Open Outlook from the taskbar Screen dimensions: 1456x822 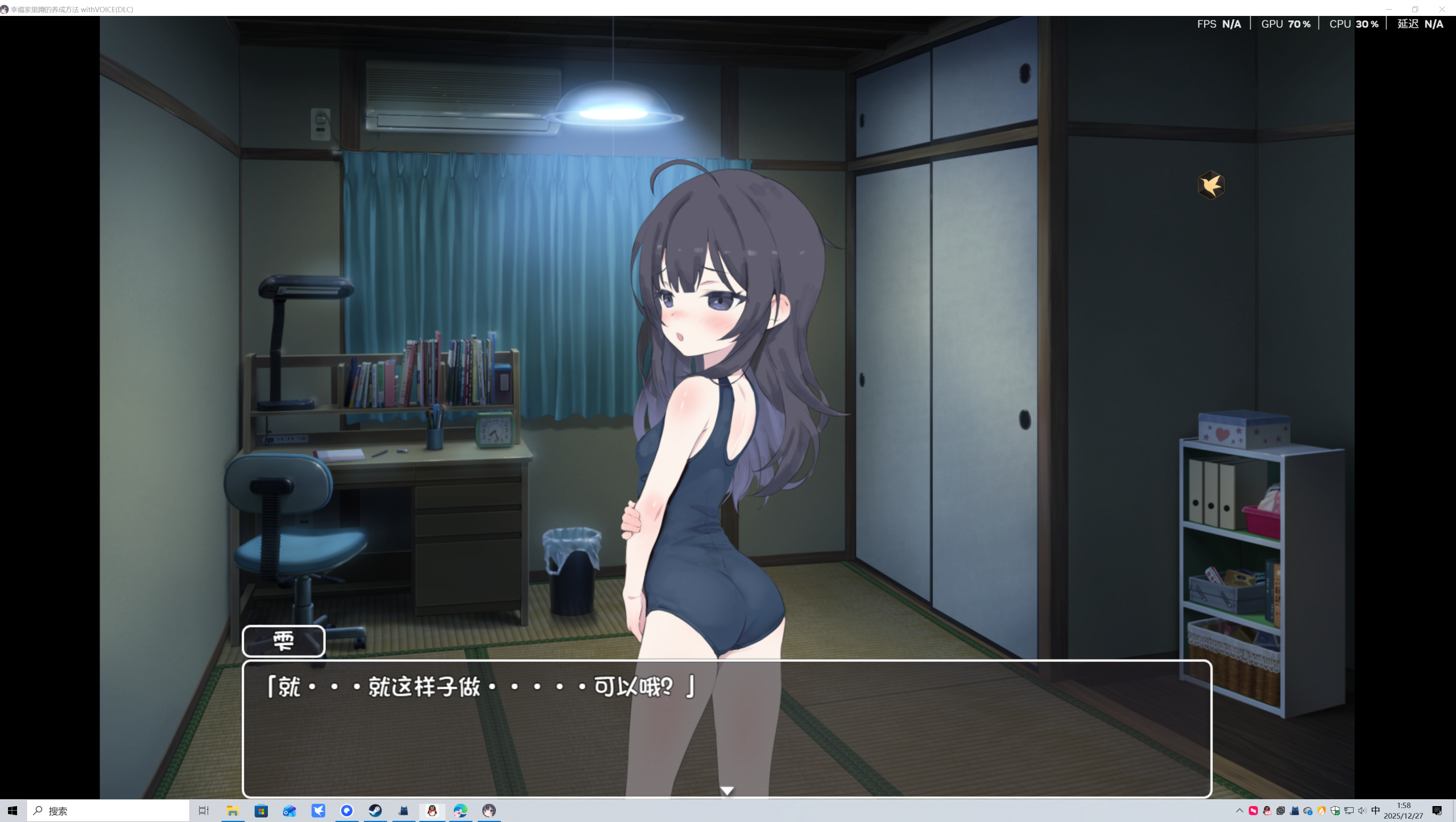coord(290,811)
